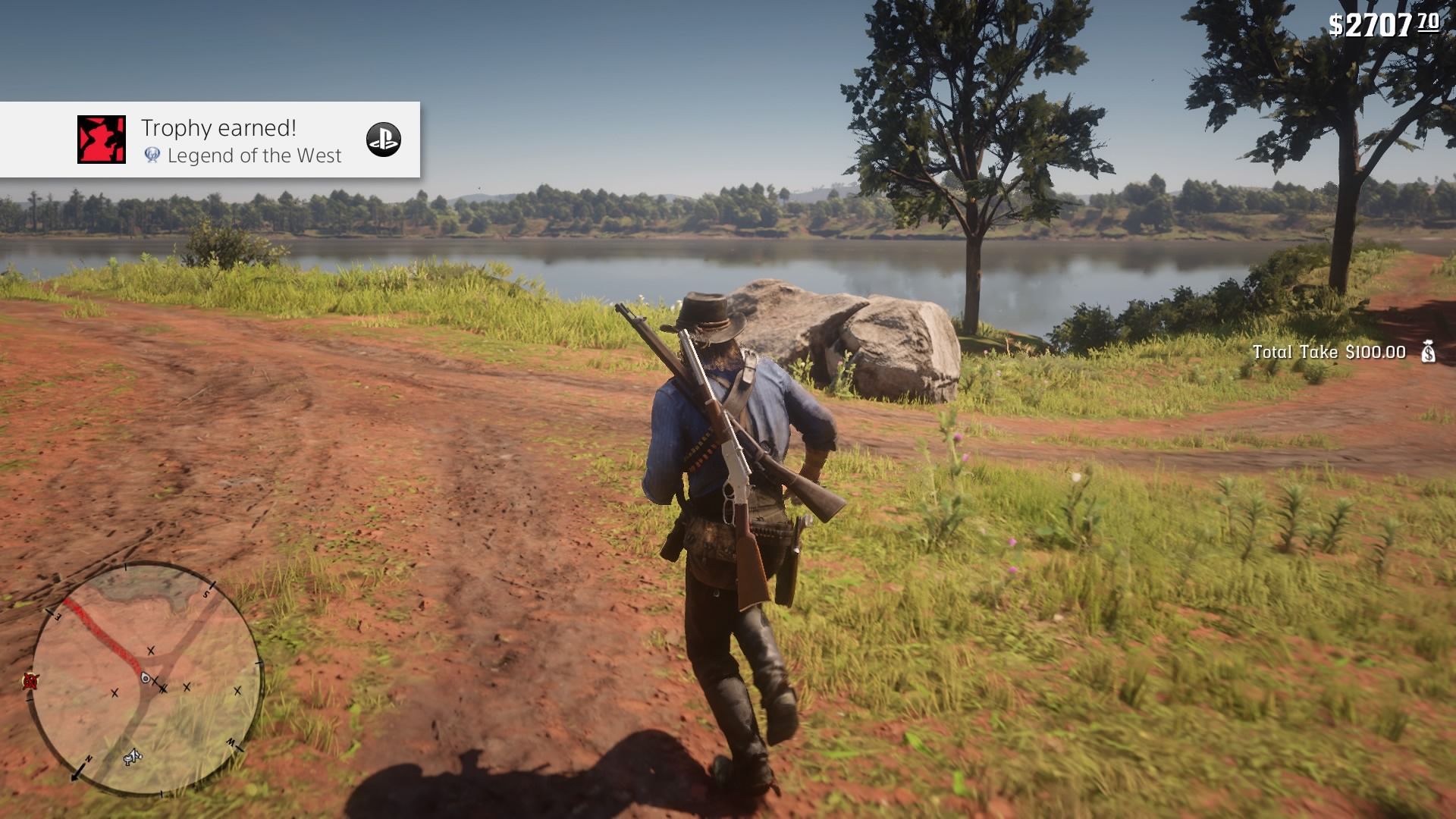
Task: Click the PlayStation logo on the trophy popup
Action: [x=384, y=140]
